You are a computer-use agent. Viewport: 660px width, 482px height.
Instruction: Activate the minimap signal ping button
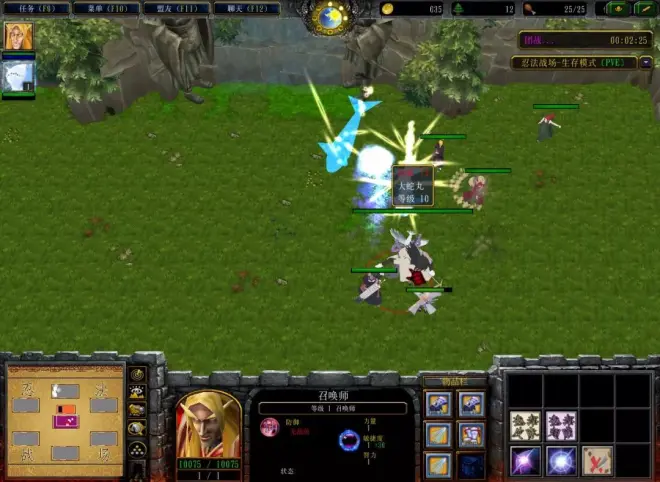pos(137,374)
